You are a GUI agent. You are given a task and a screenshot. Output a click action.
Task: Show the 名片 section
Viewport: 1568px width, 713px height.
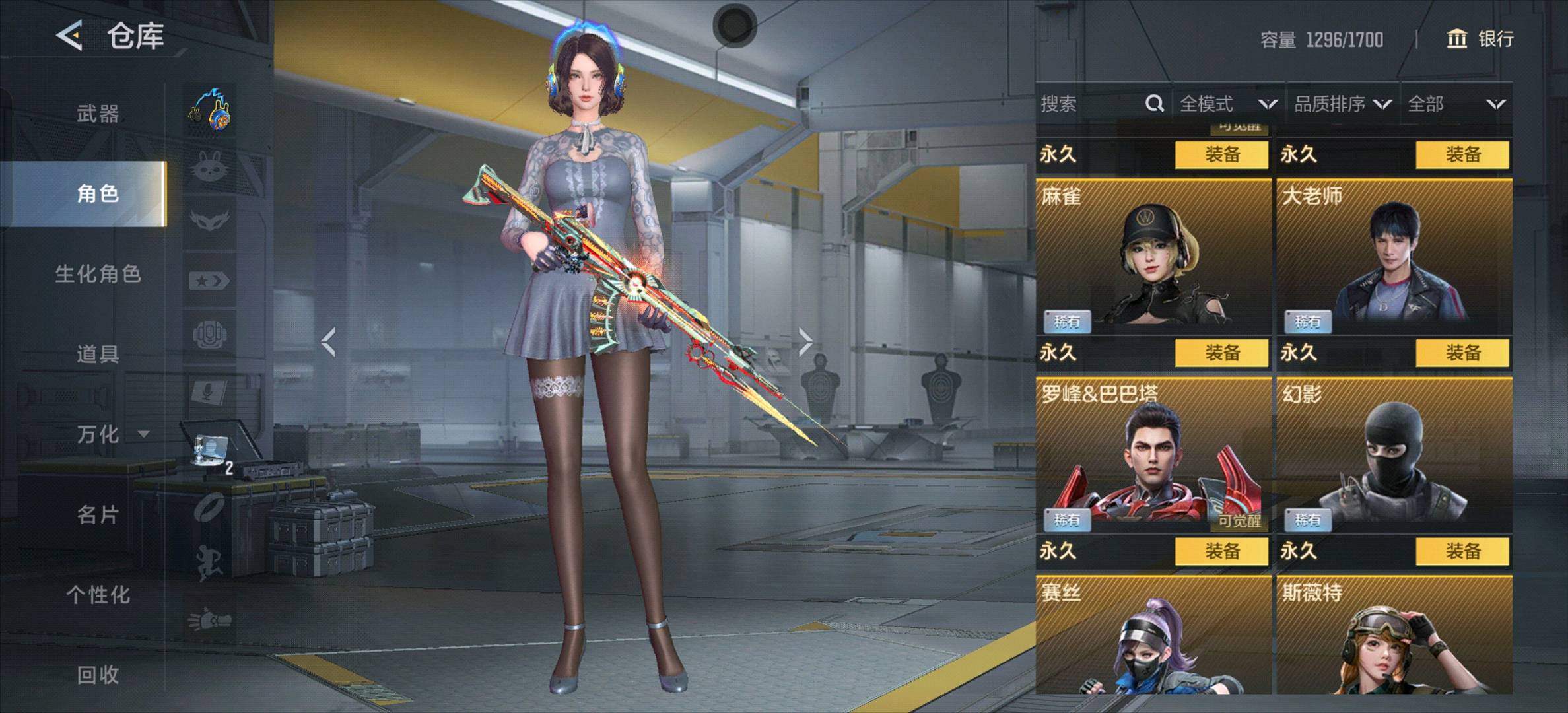98,514
